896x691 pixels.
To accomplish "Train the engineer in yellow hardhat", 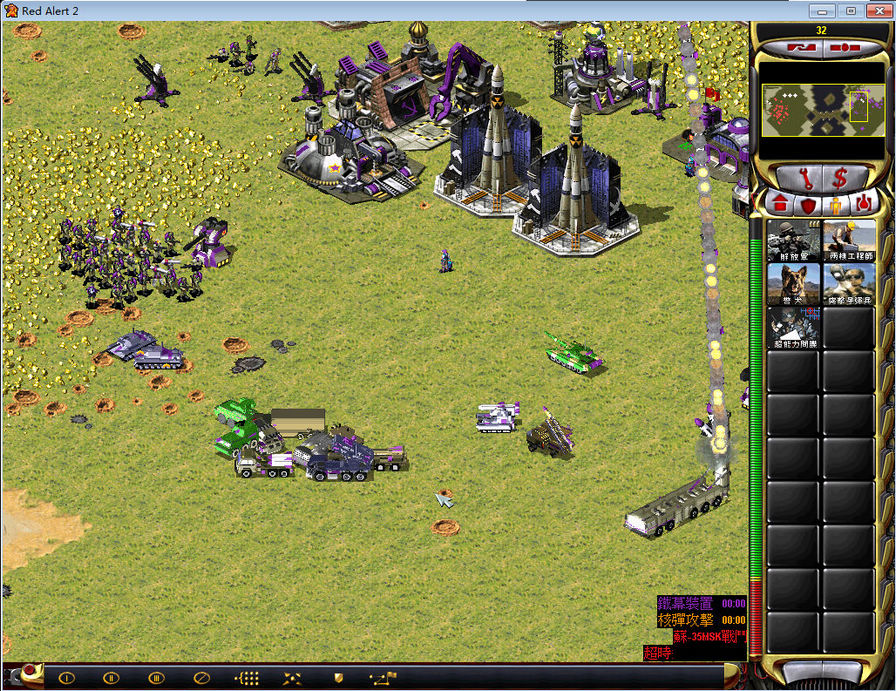I will [848, 240].
